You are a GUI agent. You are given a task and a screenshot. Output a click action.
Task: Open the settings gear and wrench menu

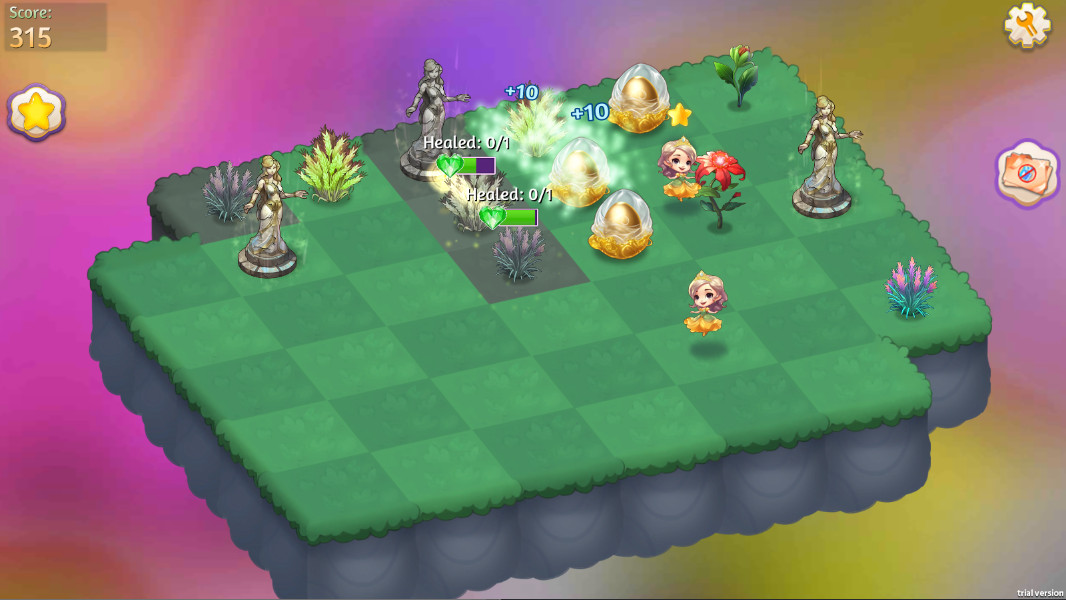[x=1027, y=25]
